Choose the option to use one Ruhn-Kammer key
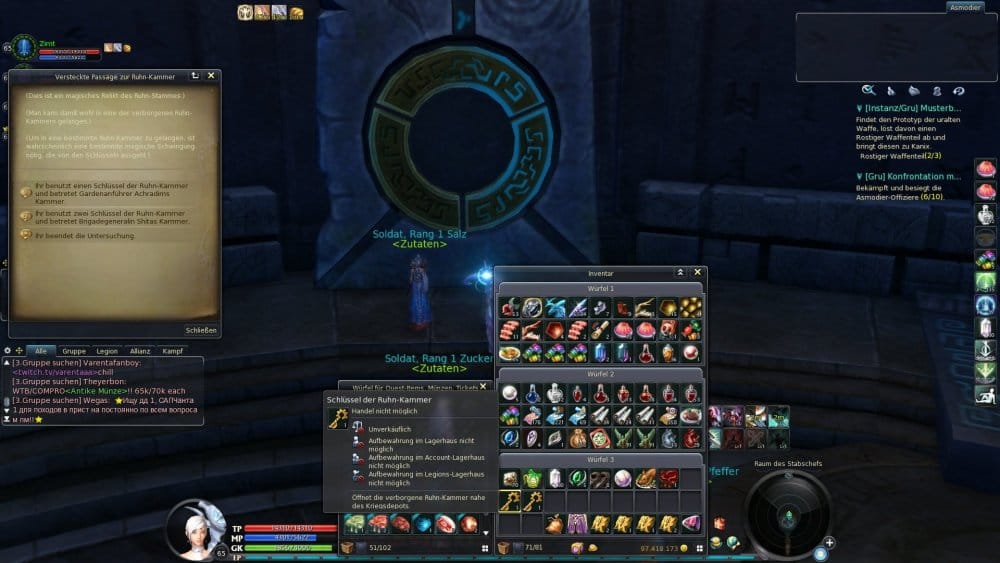Image resolution: width=1000 pixels, height=563 pixels. pos(105,190)
